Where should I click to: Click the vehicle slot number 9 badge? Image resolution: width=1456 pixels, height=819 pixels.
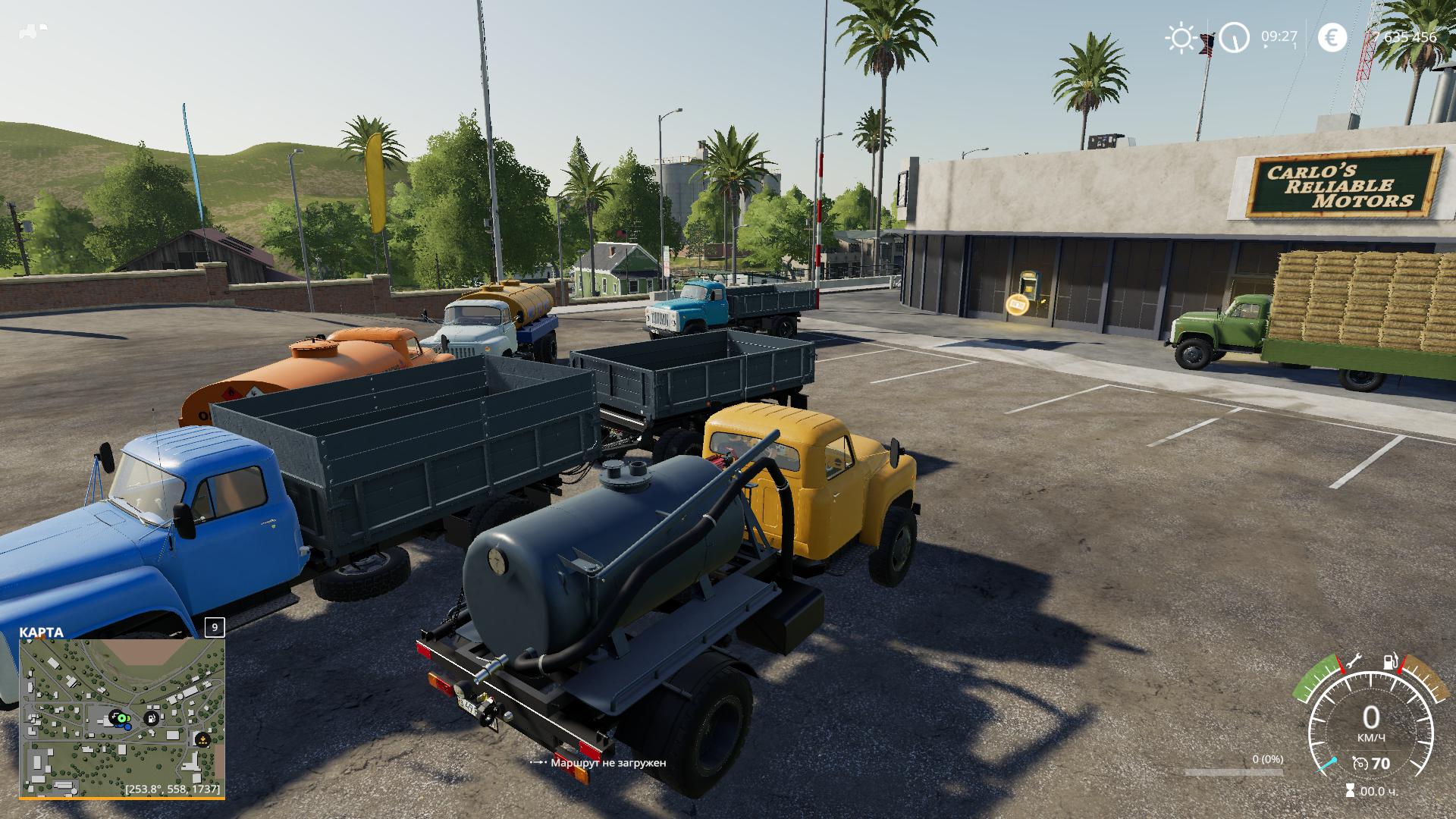tap(215, 628)
